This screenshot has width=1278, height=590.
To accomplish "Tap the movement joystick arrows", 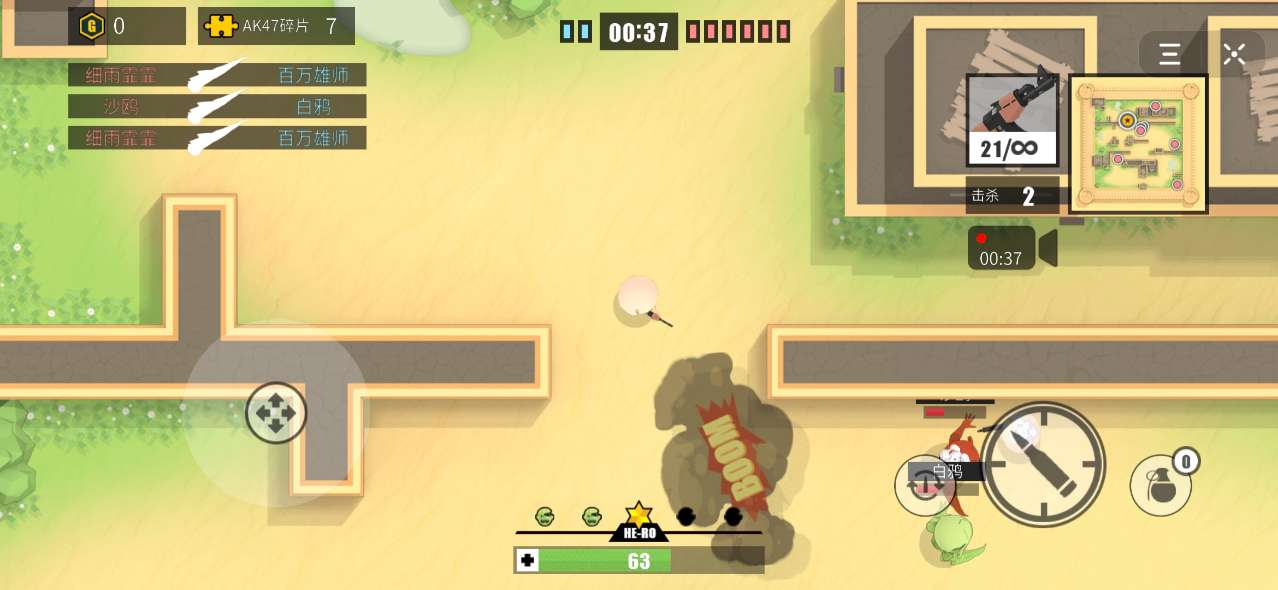I will click(276, 412).
